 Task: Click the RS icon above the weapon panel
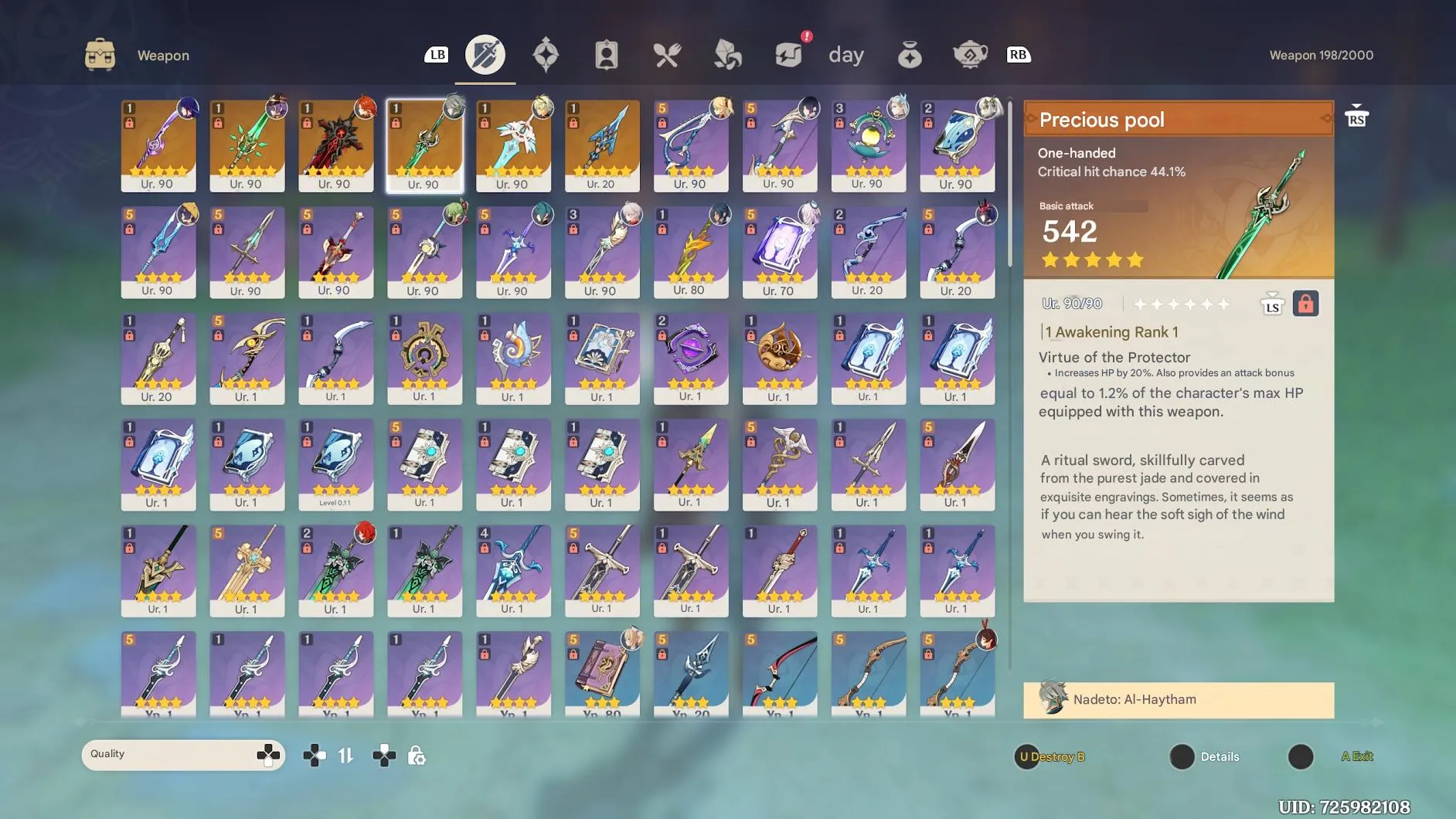[x=1357, y=115]
